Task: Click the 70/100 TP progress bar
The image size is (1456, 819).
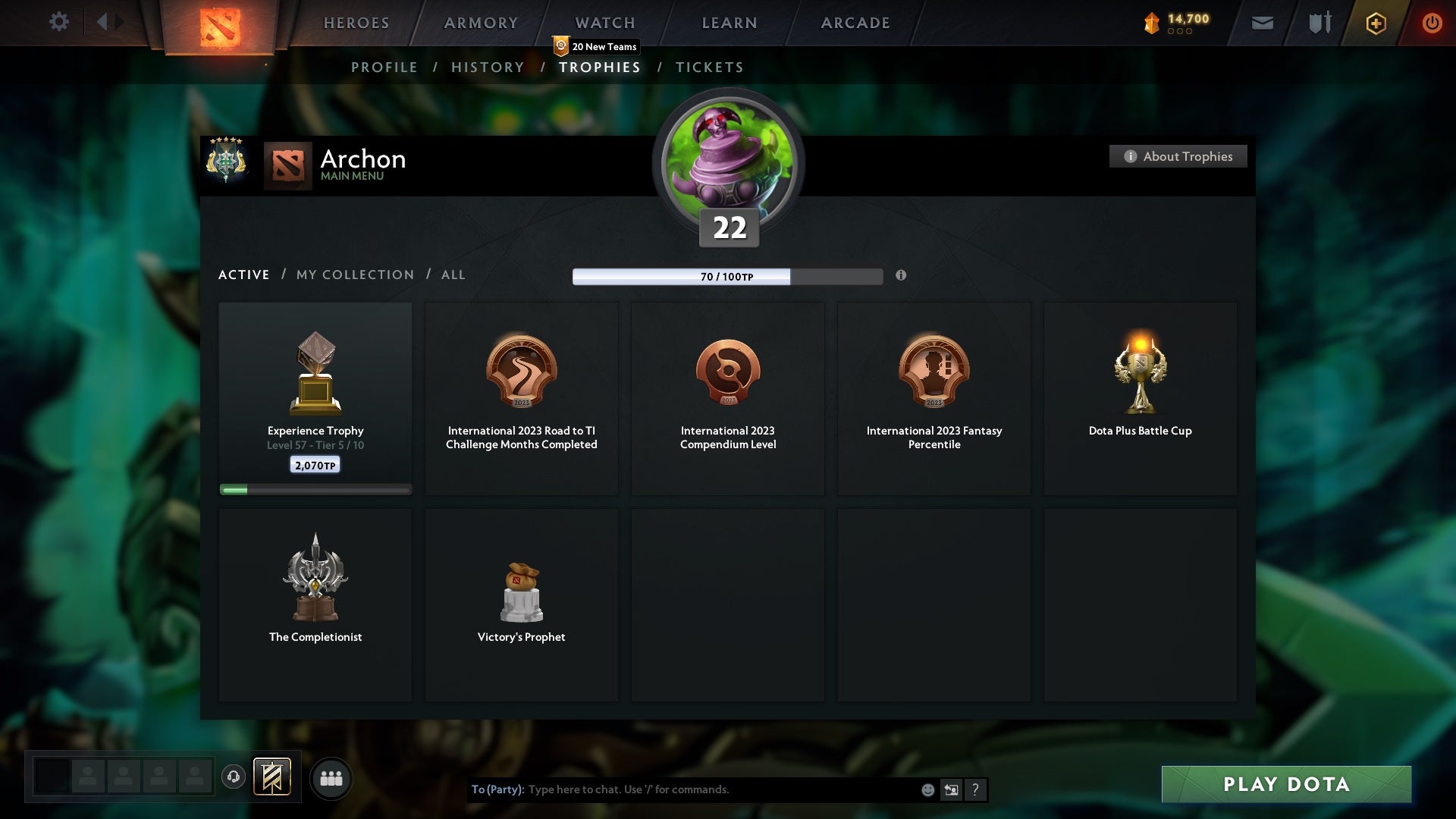Action: (727, 276)
